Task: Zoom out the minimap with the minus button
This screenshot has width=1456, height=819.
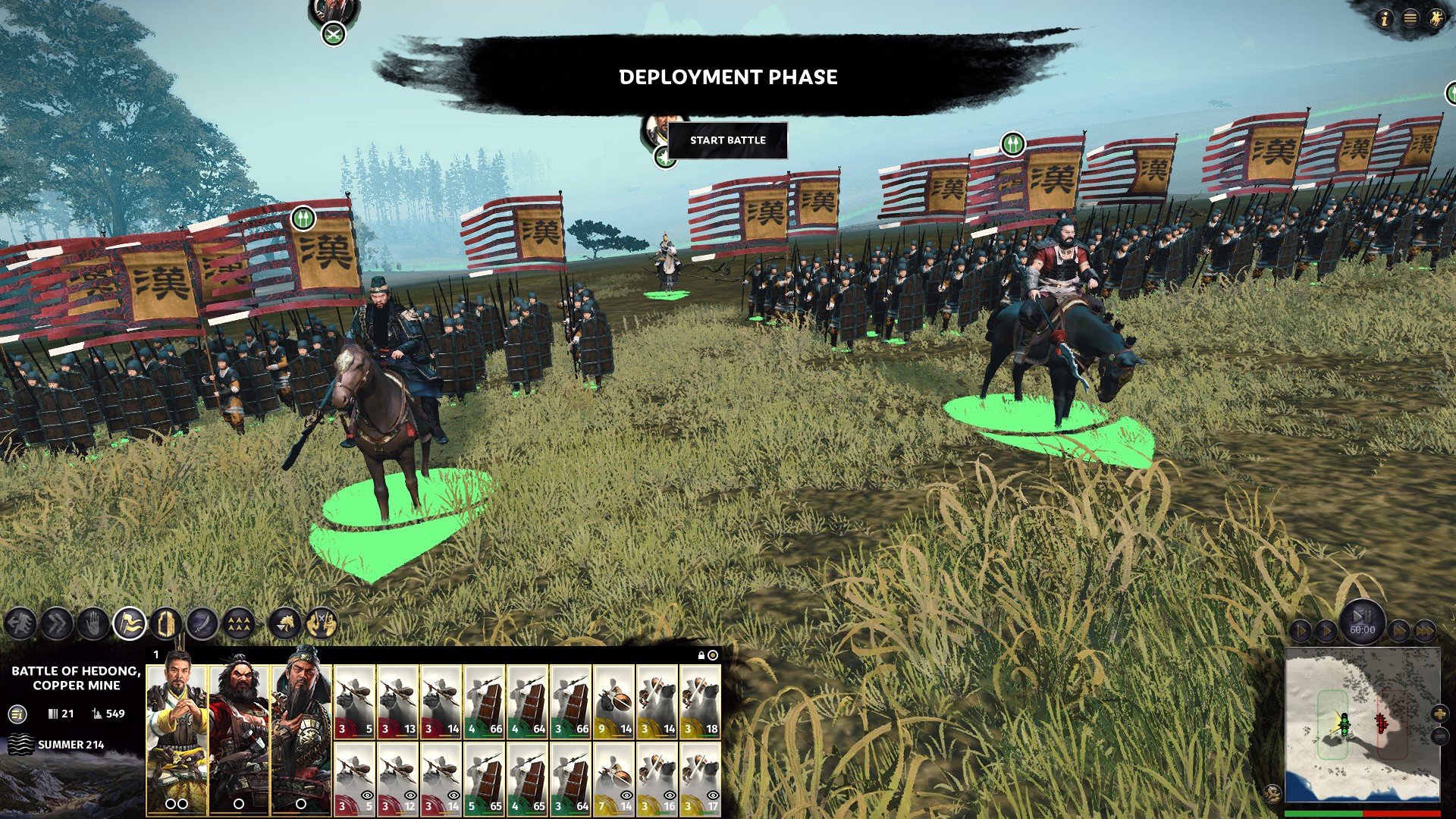Action: 1439,736
